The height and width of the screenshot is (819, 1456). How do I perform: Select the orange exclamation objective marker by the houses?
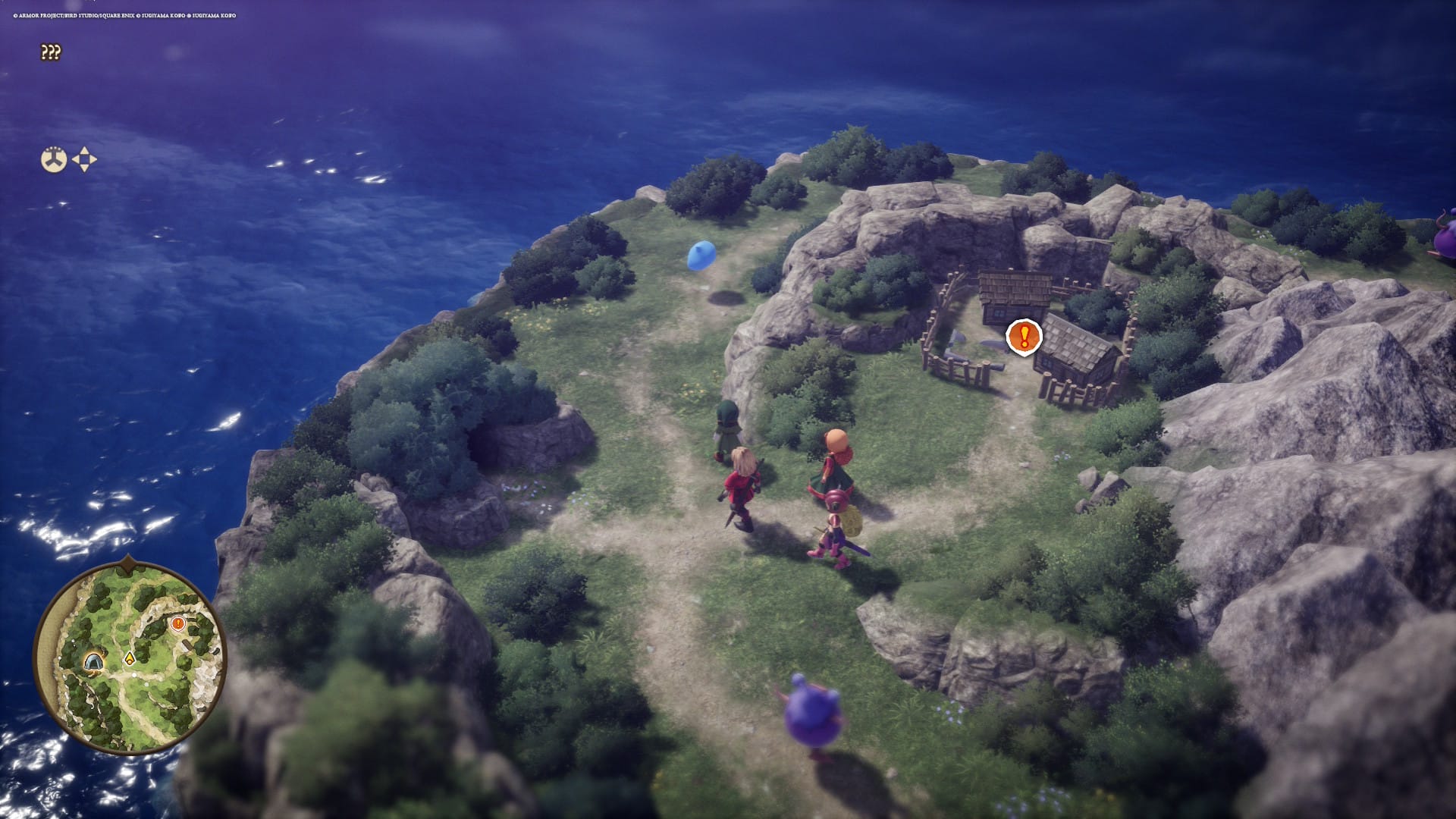1024,335
